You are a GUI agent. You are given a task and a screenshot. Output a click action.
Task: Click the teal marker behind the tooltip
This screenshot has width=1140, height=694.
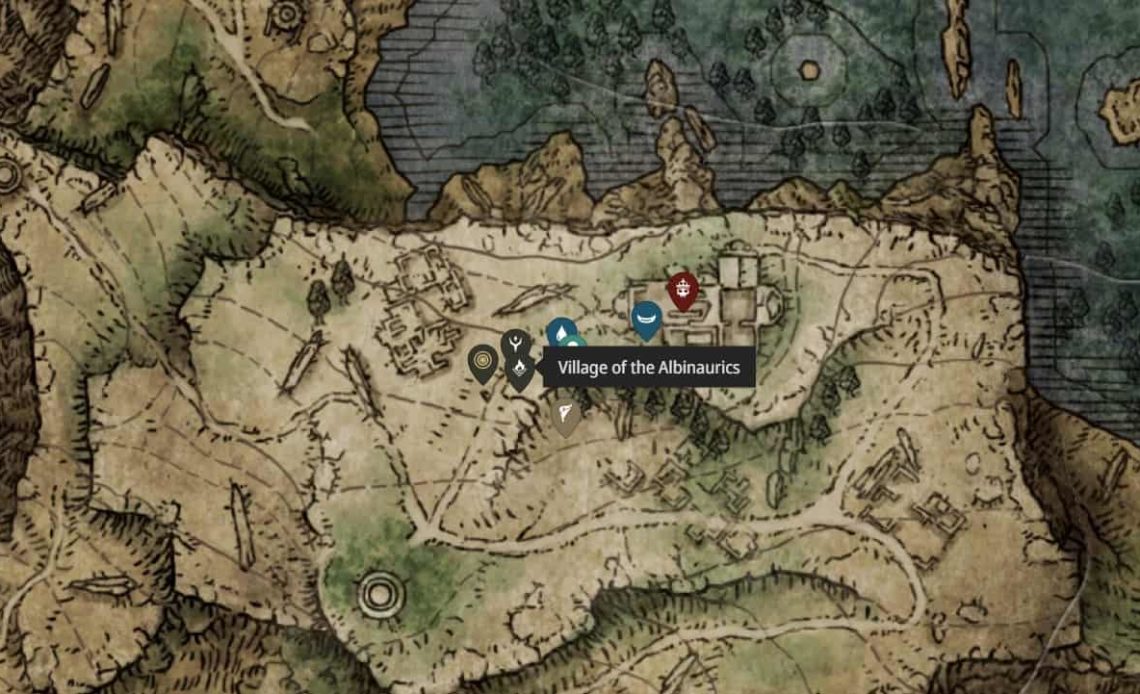click(x=575, y=345)
